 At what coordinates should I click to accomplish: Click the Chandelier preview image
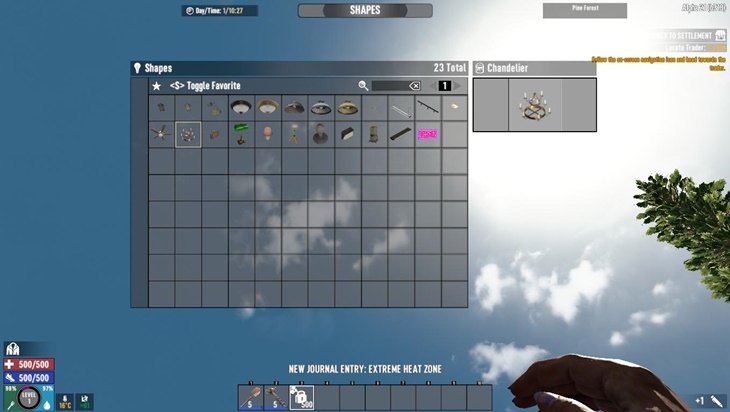(x=534, y=105)
